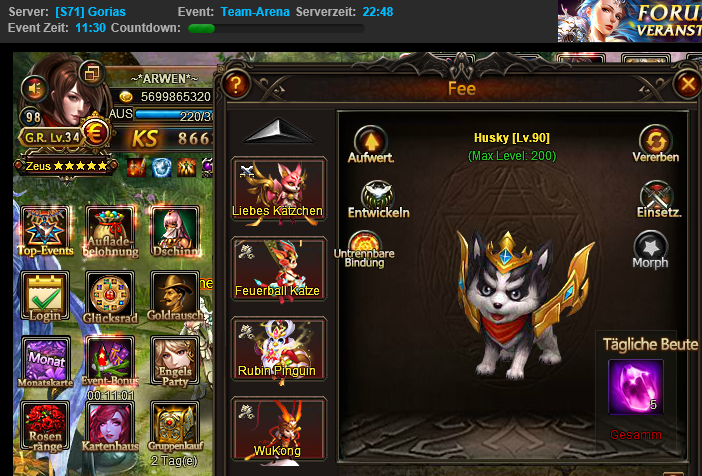Close the Fee window

[687, 85]
